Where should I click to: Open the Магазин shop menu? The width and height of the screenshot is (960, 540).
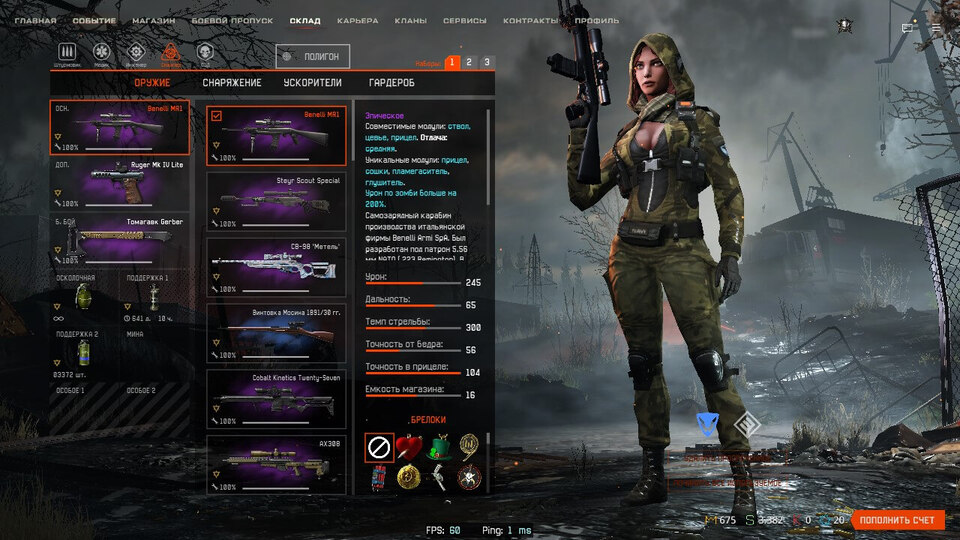[x=154, y=20]
